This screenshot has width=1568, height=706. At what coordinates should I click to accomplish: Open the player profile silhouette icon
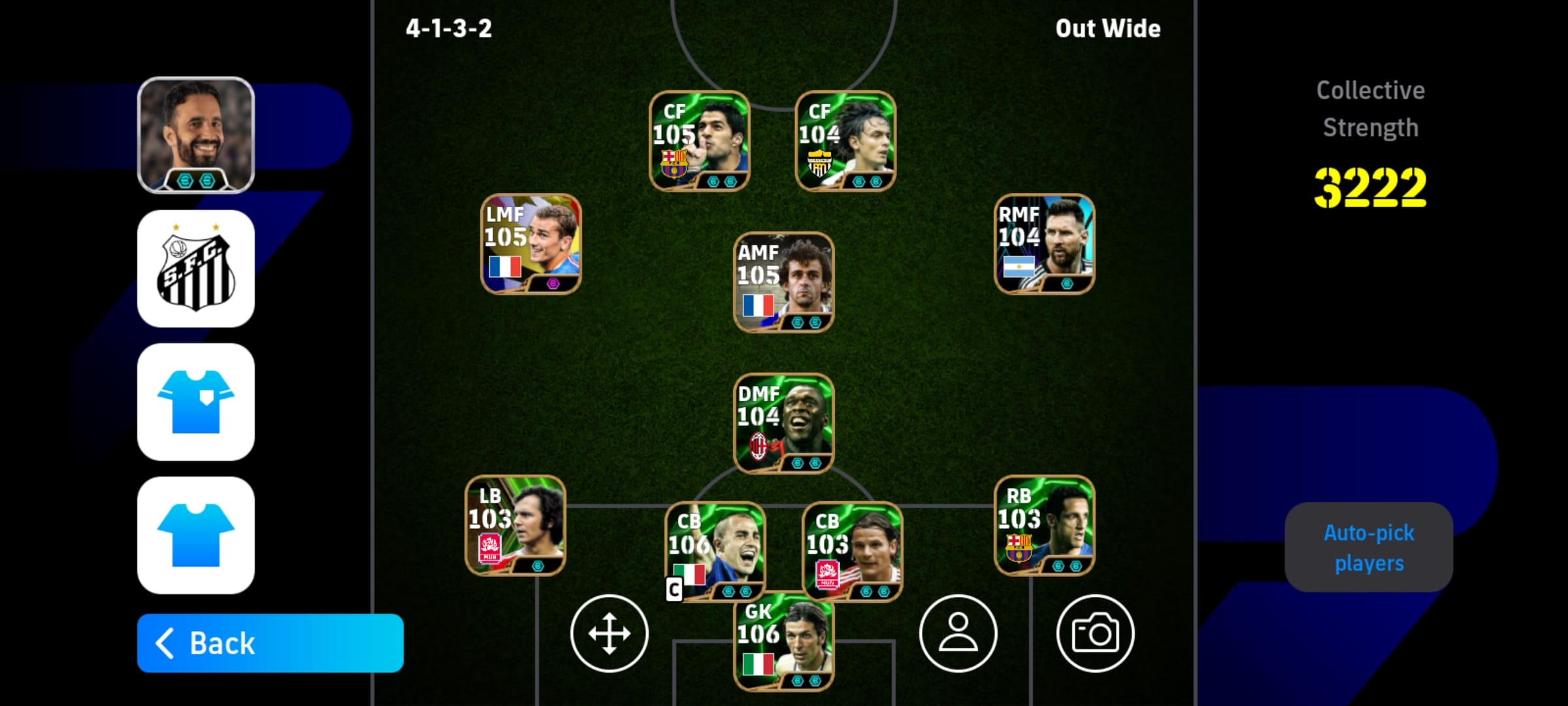click(958, 633)
